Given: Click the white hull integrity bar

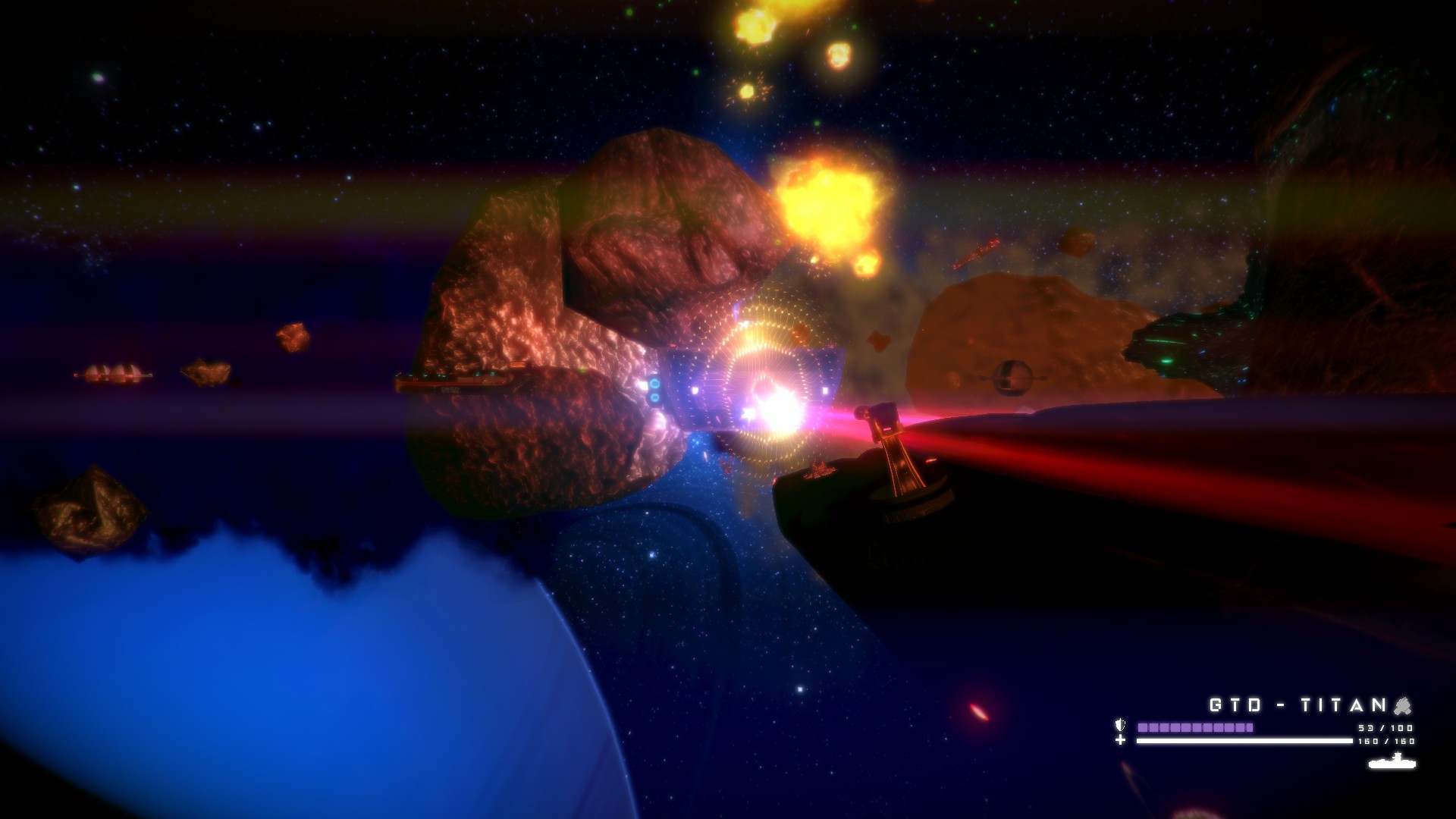Looking at the screenshot, I should click(x=1244, y=741).
